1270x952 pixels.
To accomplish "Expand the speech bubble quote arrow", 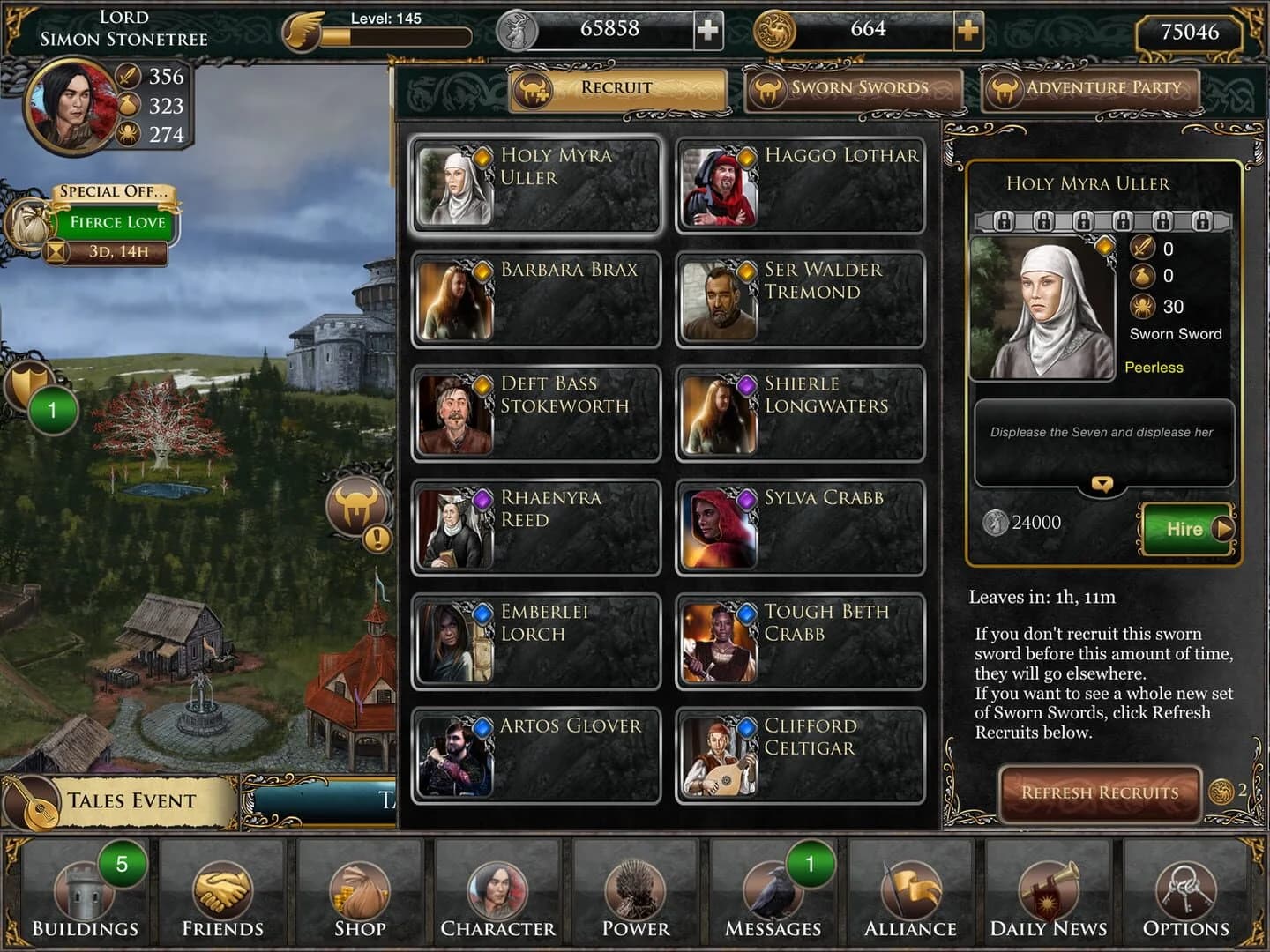I will pyautogui.click(x=1102, y=483).
